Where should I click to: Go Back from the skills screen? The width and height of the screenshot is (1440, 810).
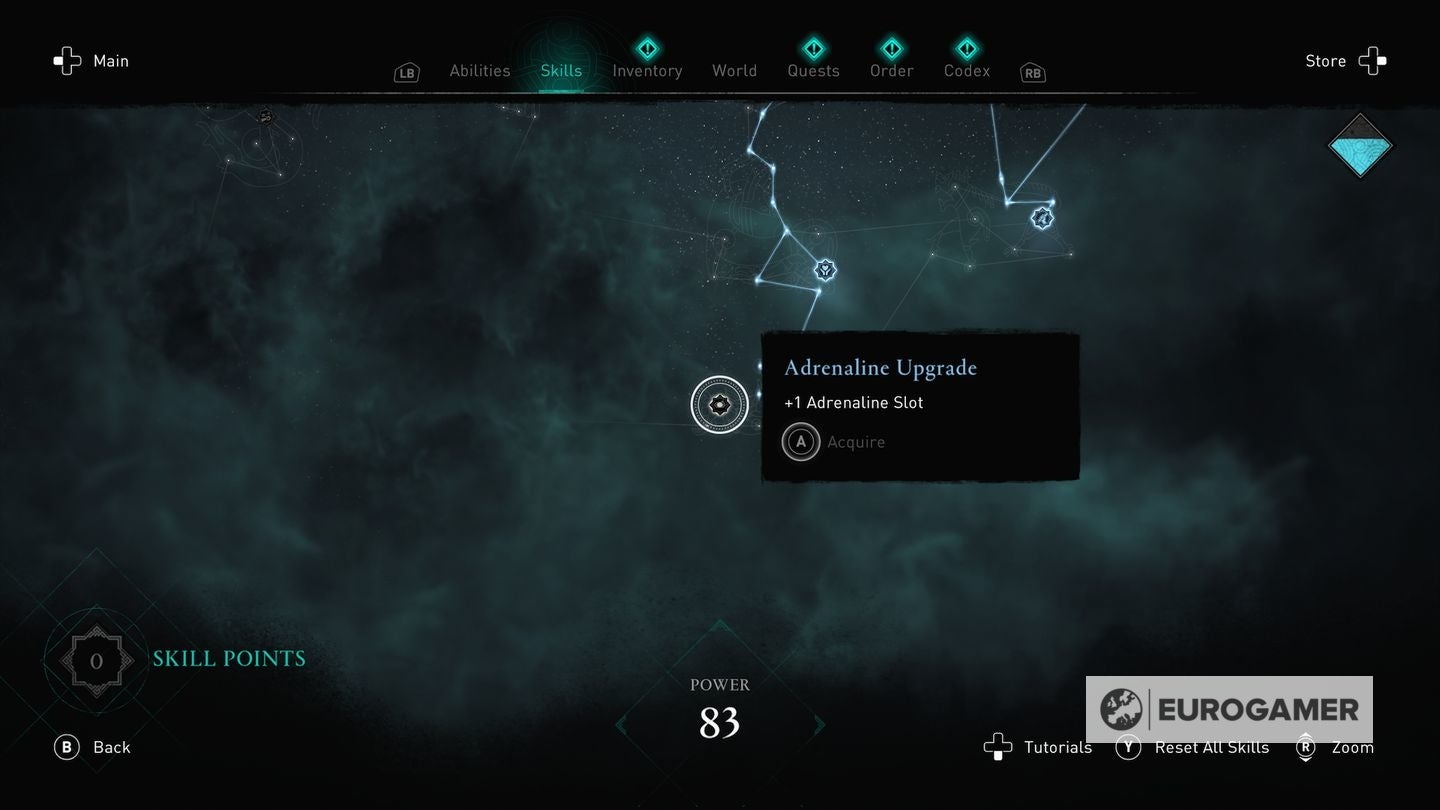click(93, 747)
